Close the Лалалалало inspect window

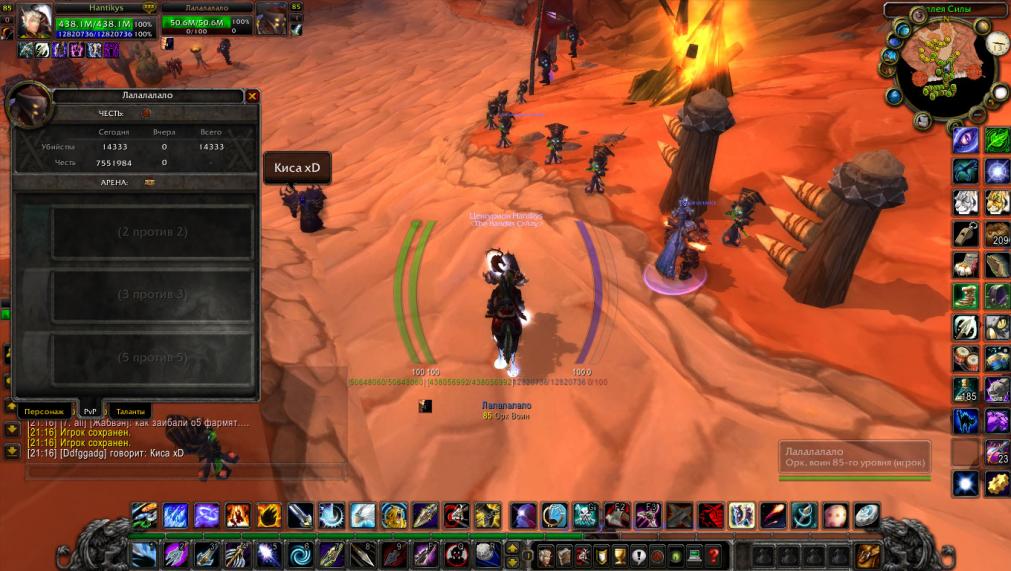click(252, 96)
